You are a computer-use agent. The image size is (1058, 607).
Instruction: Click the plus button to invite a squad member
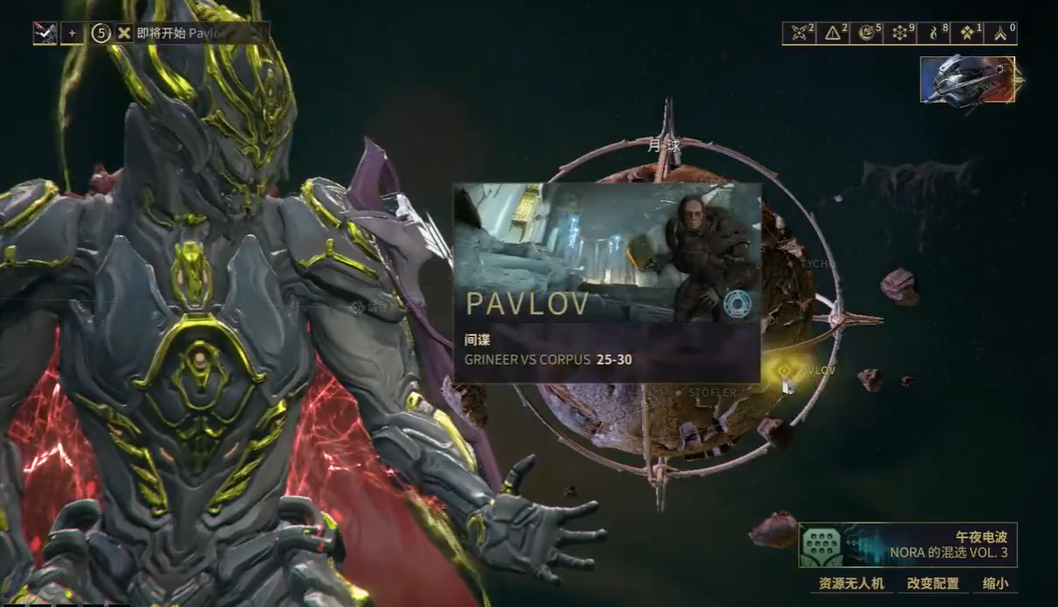pyautogui.click(x=72, y=33)
